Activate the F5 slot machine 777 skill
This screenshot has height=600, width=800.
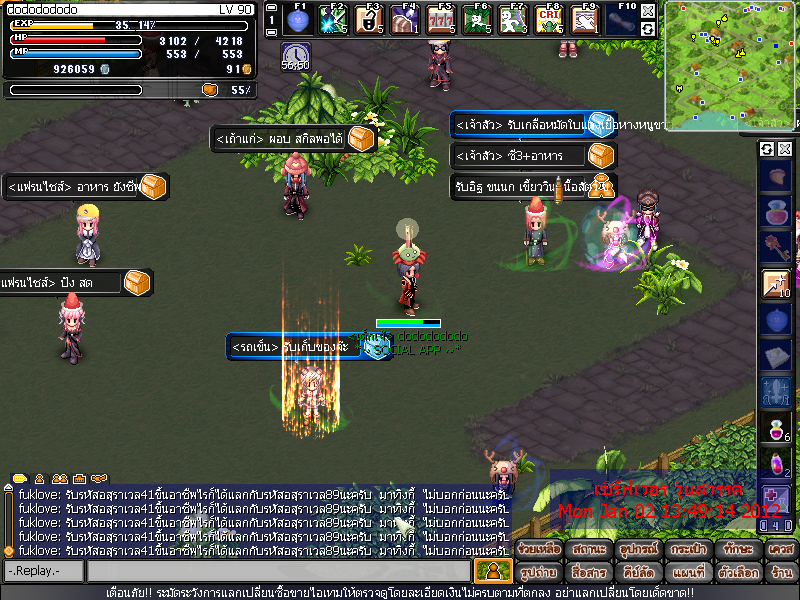pyautogui.click(x=439, y=19)
